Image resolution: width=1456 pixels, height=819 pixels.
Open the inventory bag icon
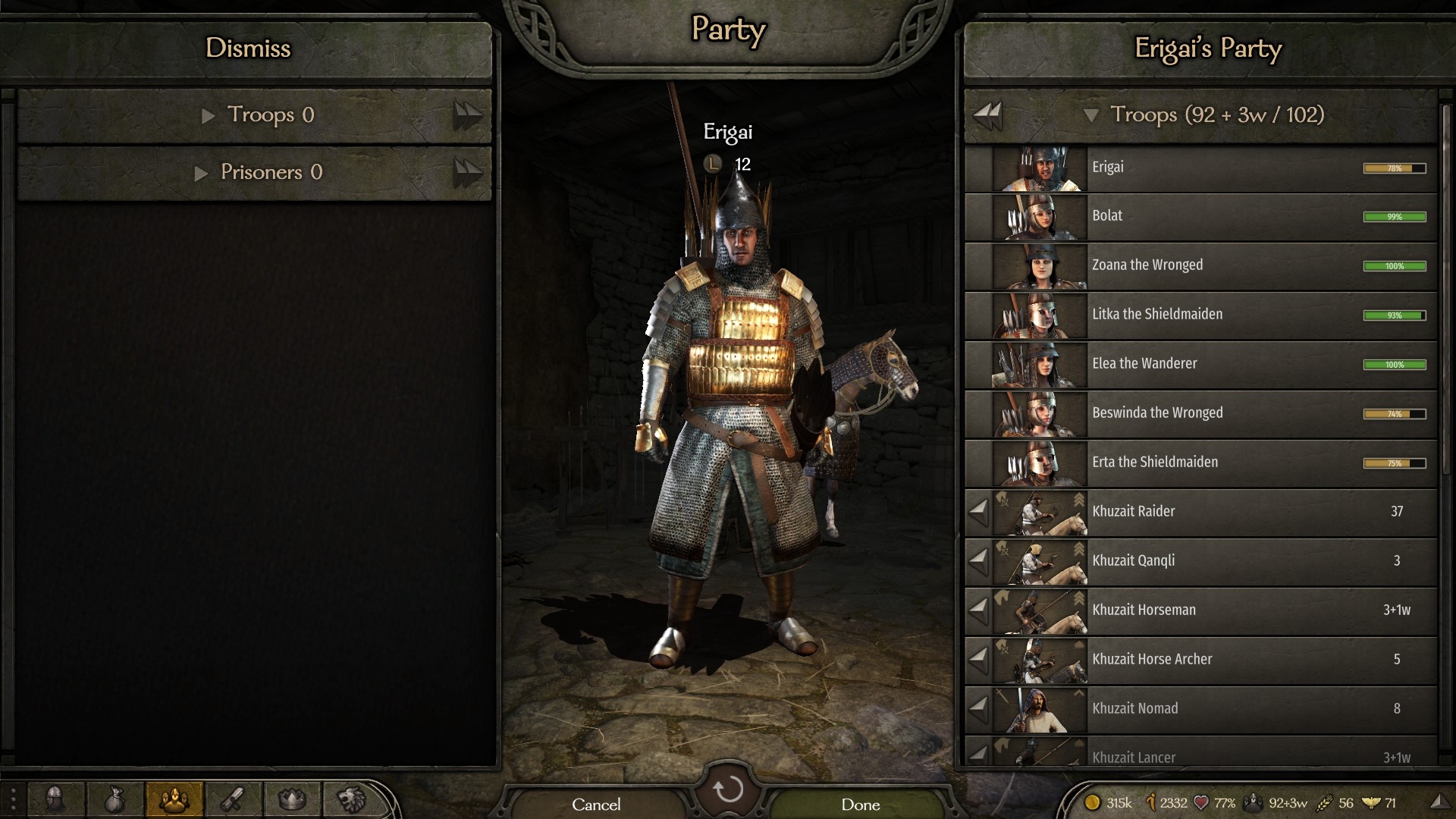115,799
